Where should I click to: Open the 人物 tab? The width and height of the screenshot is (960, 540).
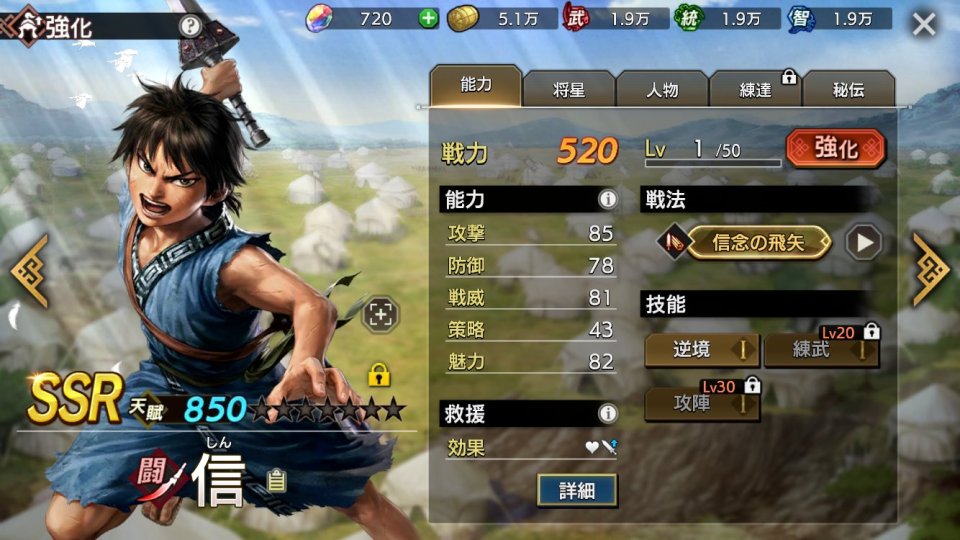point(661,89)
